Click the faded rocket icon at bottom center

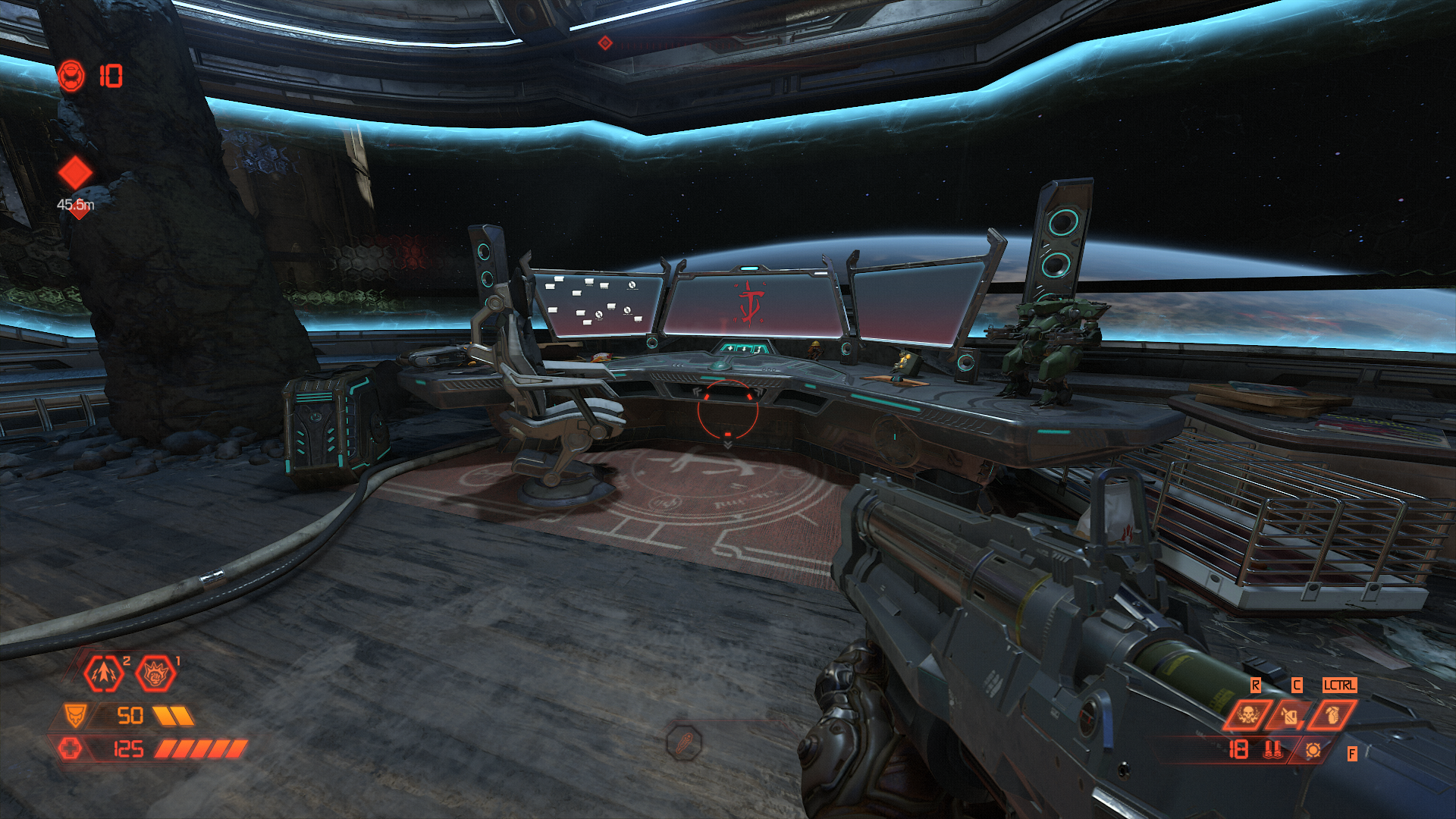(684, 742)
